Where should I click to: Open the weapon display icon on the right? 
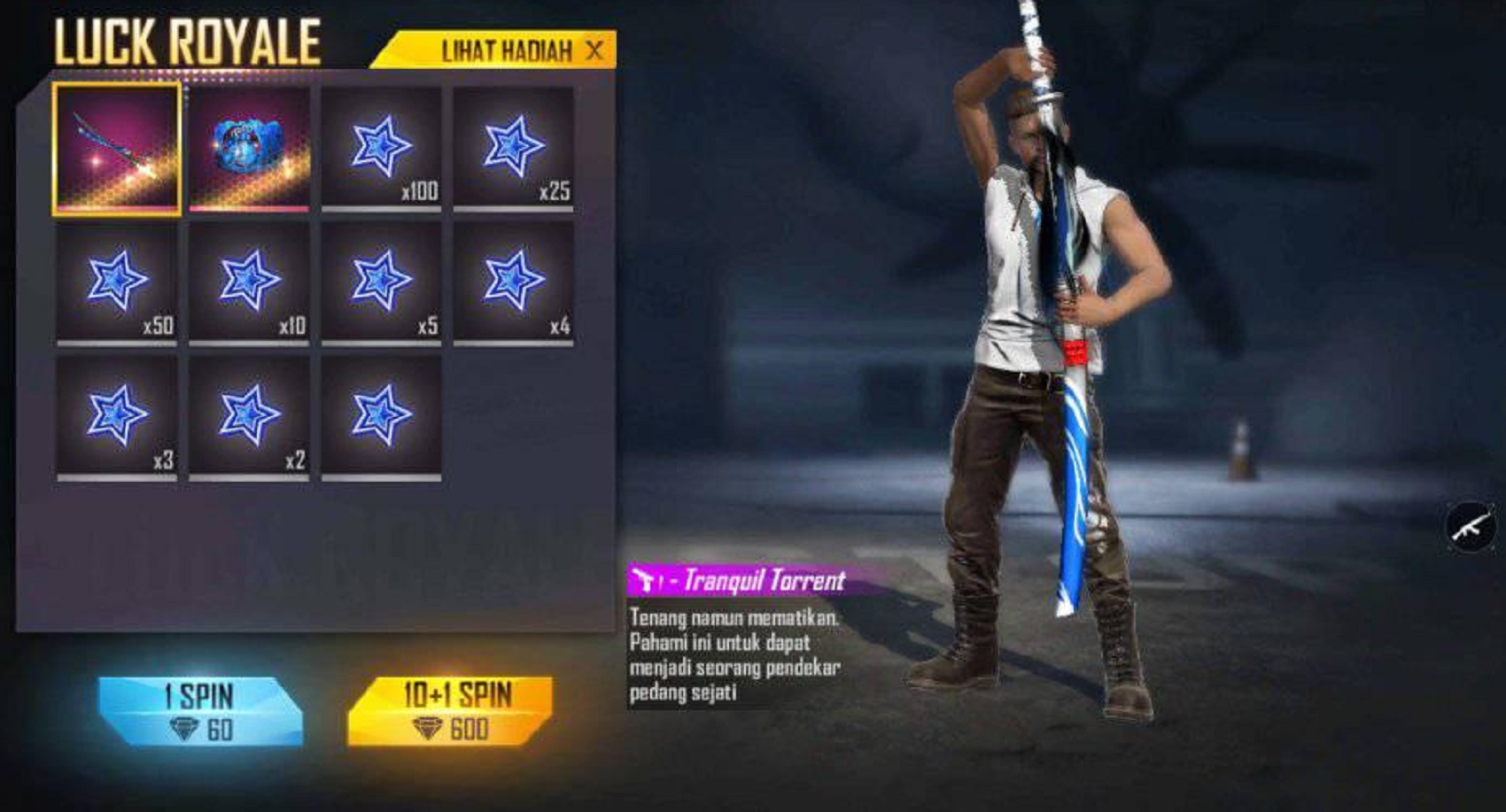pos(1471,527)
